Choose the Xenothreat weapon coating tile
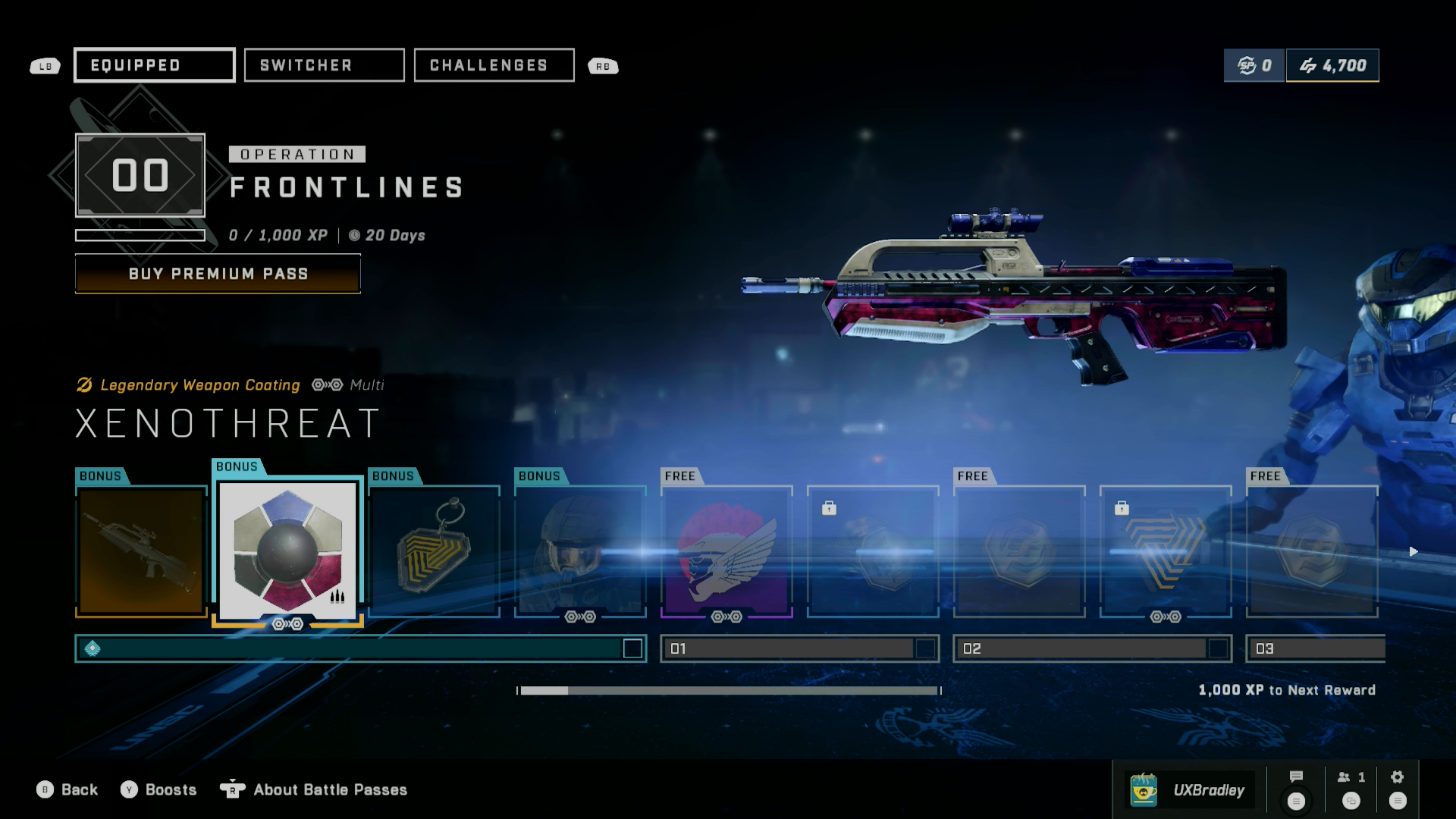The image size is (1456, 819). pyautogui.click(x=287, y=550)
